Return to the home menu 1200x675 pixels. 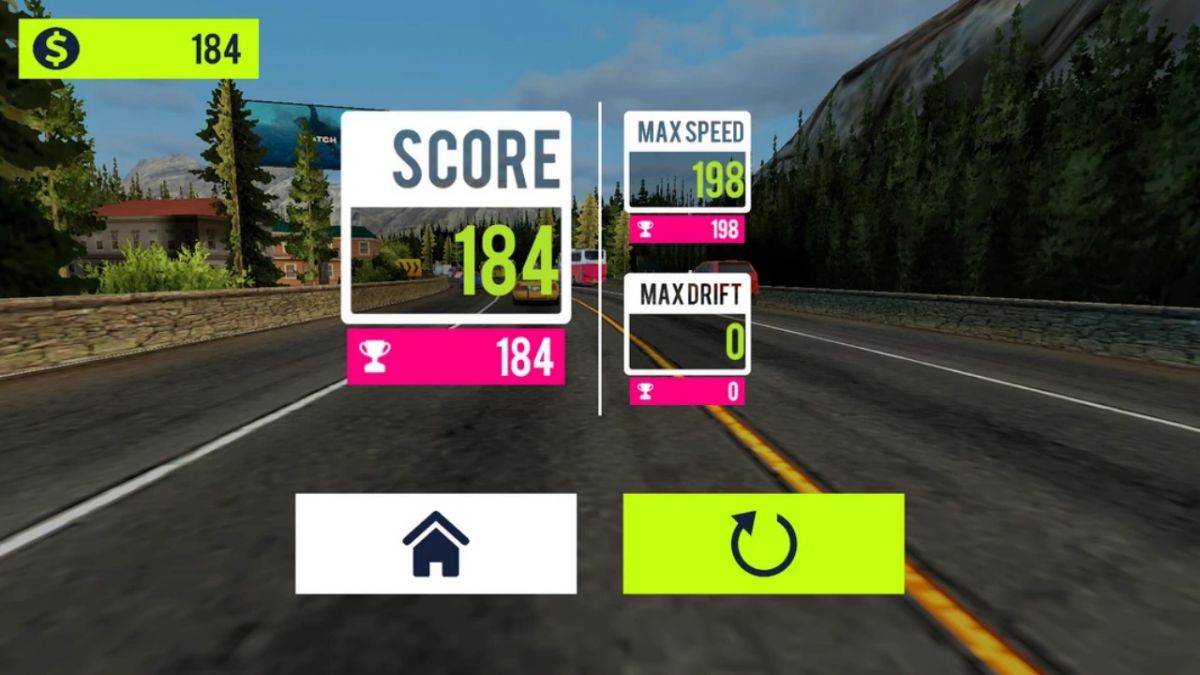tap(435, 543)
